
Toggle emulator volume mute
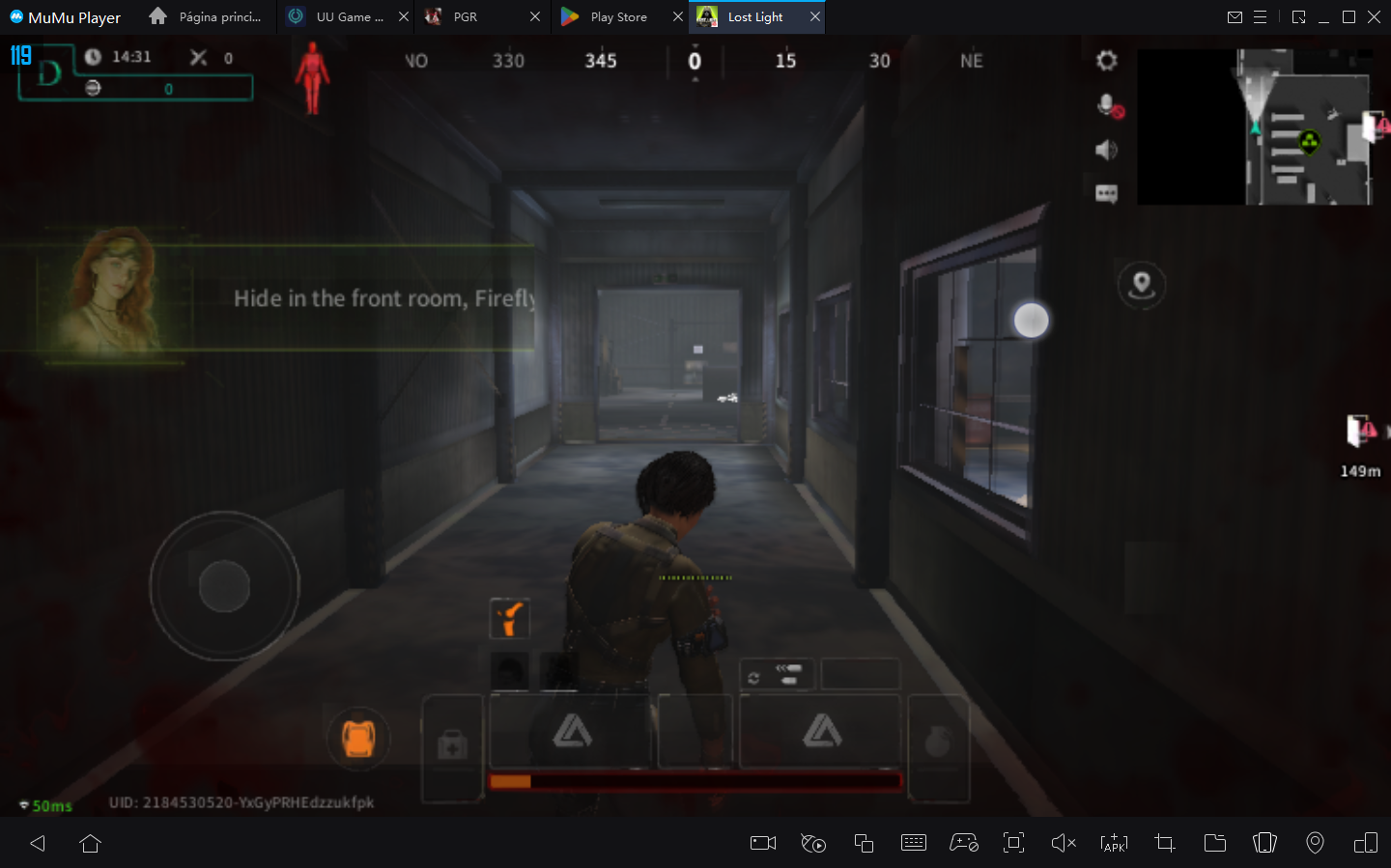pyautogui.click(x=1064, y=843)
